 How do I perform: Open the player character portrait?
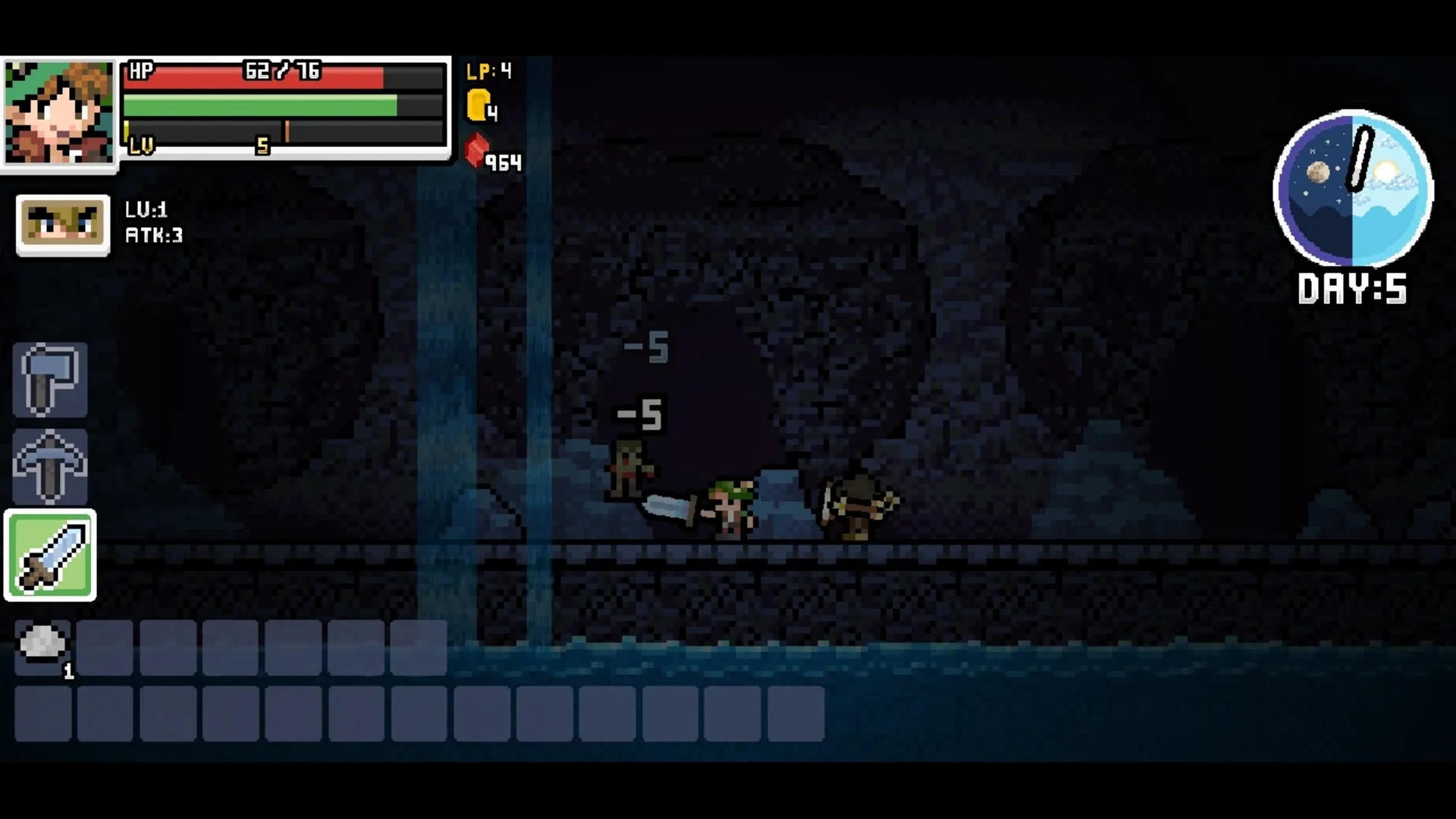(59, 112)
